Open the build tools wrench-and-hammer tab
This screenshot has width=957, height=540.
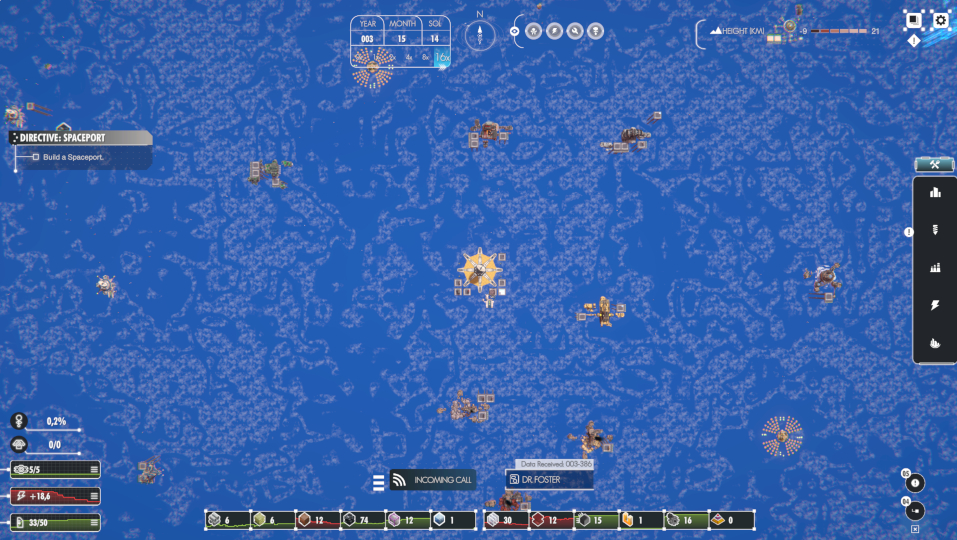tap(935, 165)
